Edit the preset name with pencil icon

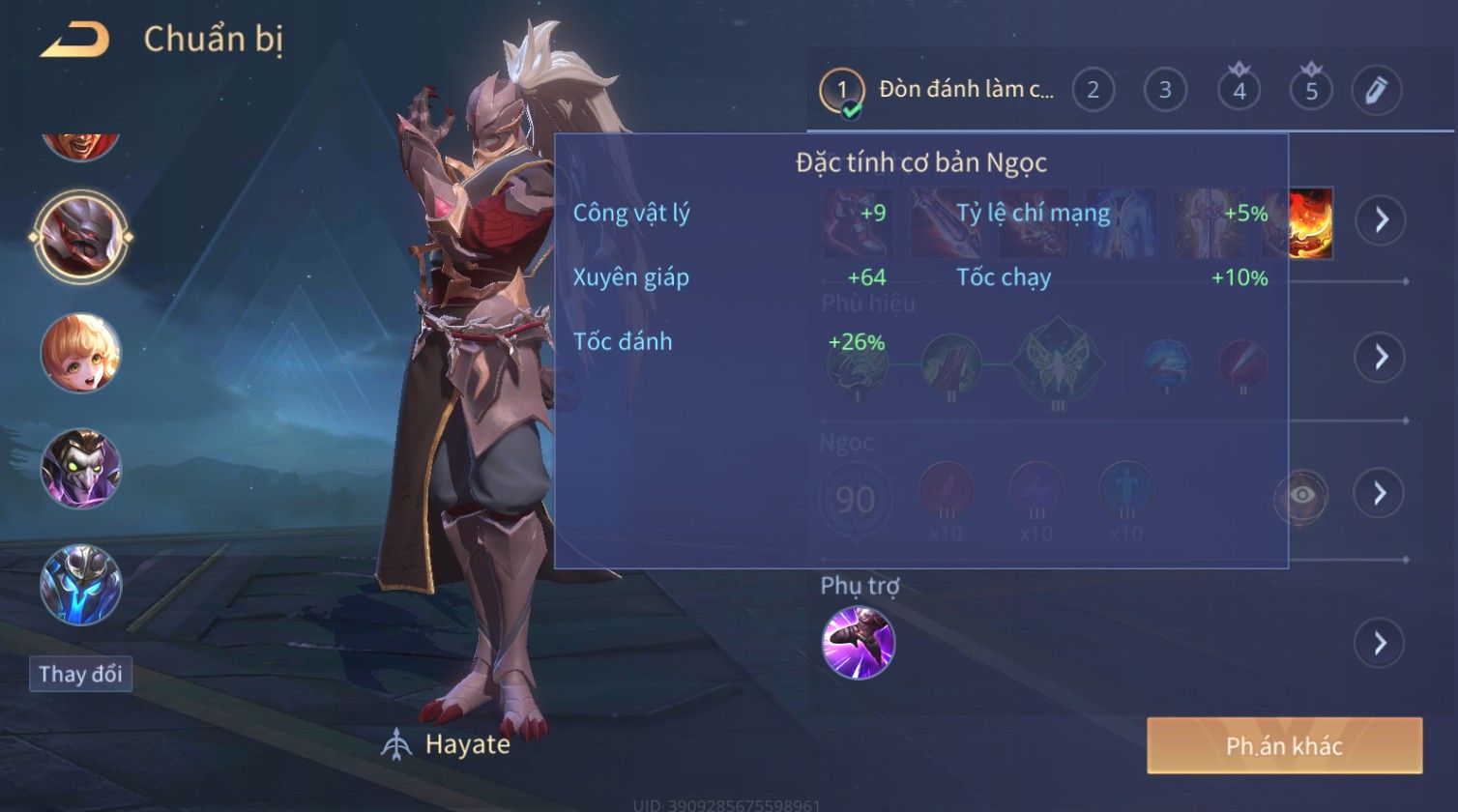(x=1376, y=91)
